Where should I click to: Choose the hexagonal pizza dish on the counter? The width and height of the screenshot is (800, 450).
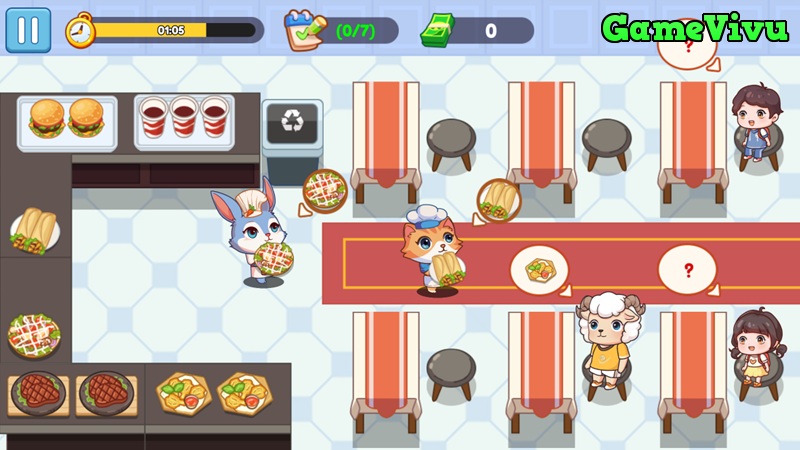click(x=183, y=393)
